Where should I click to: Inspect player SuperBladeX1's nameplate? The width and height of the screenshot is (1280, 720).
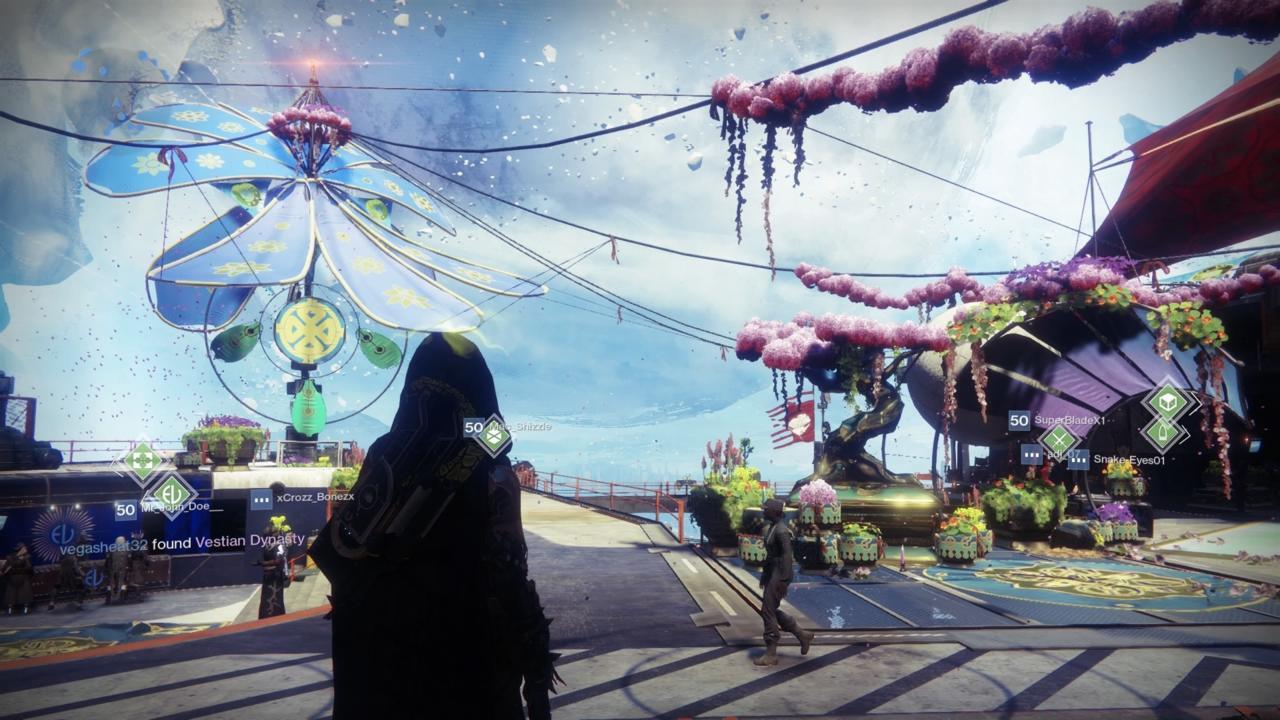tap(1069, 421)
